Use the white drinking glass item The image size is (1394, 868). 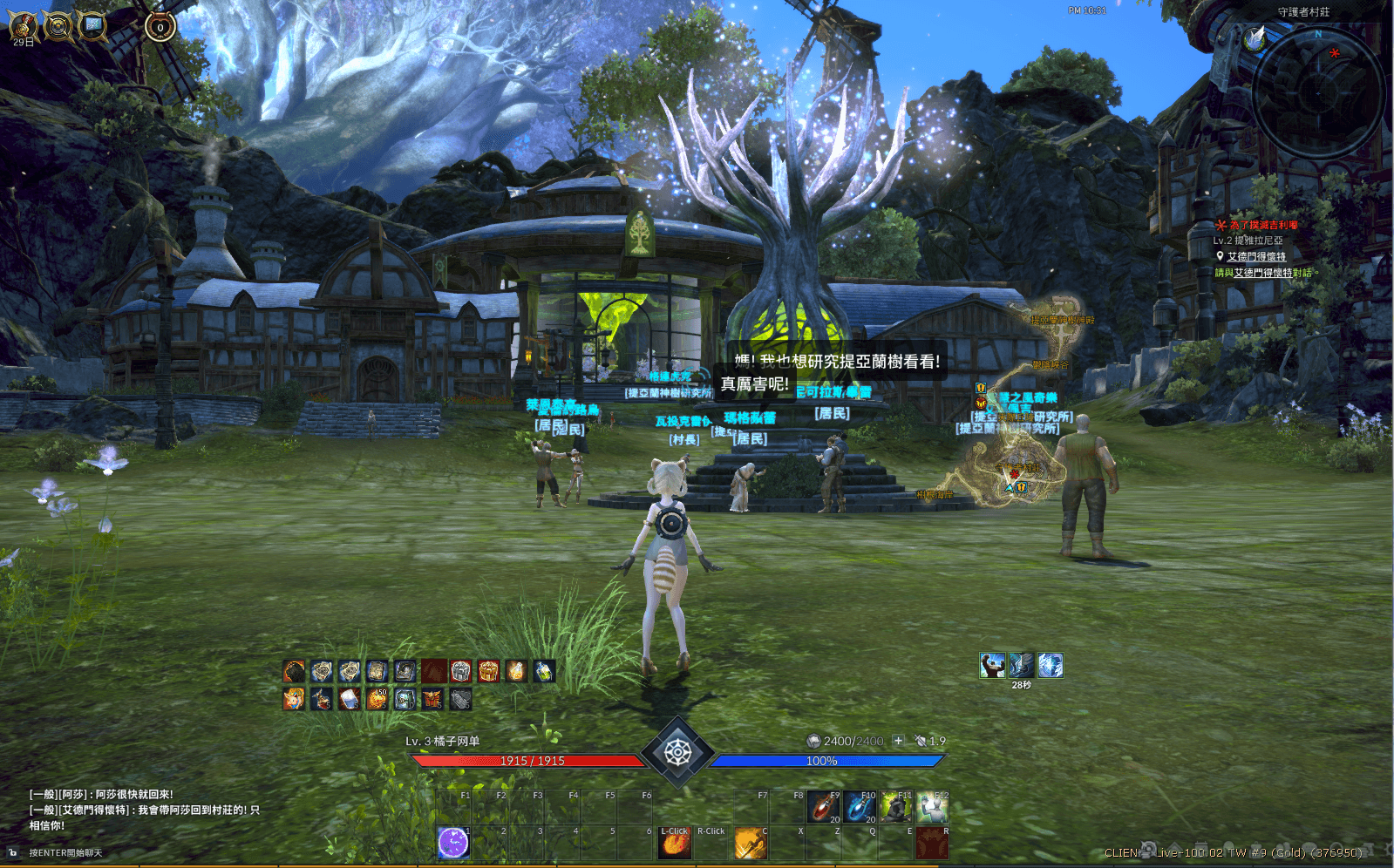[350, 699]
